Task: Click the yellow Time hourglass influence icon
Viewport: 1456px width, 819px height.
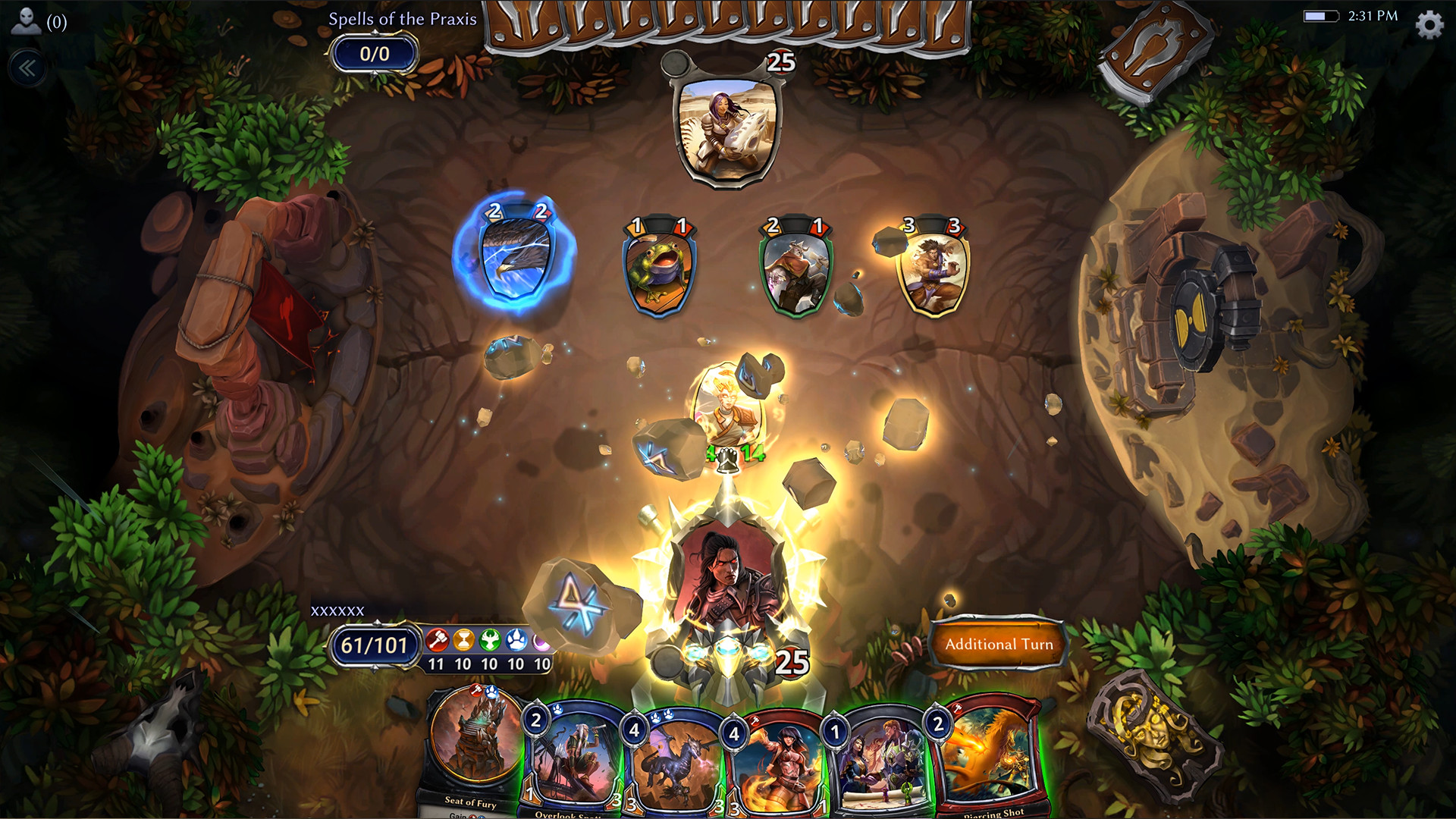Action: 463,639
